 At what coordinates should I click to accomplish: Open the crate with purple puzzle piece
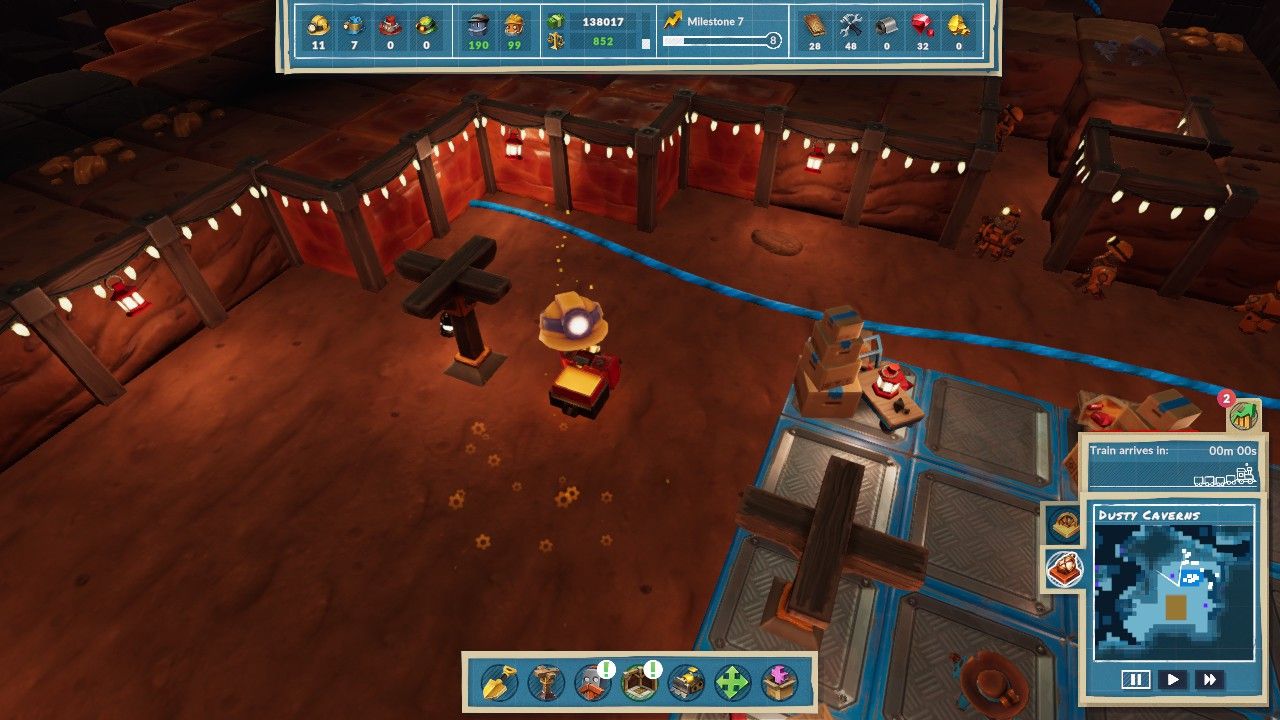[x=780, y=683]
